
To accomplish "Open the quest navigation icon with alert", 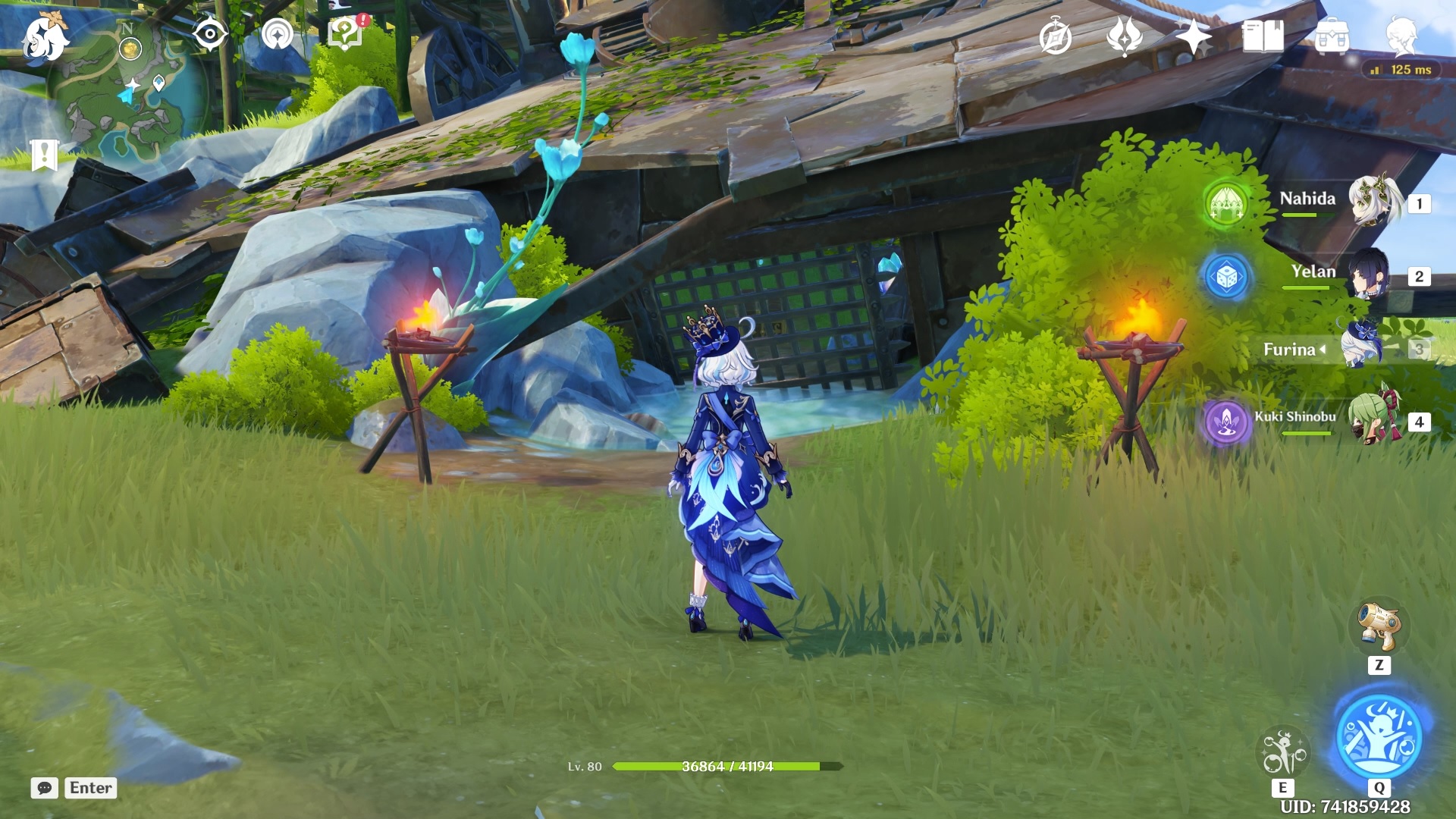I will coord(346,34).
